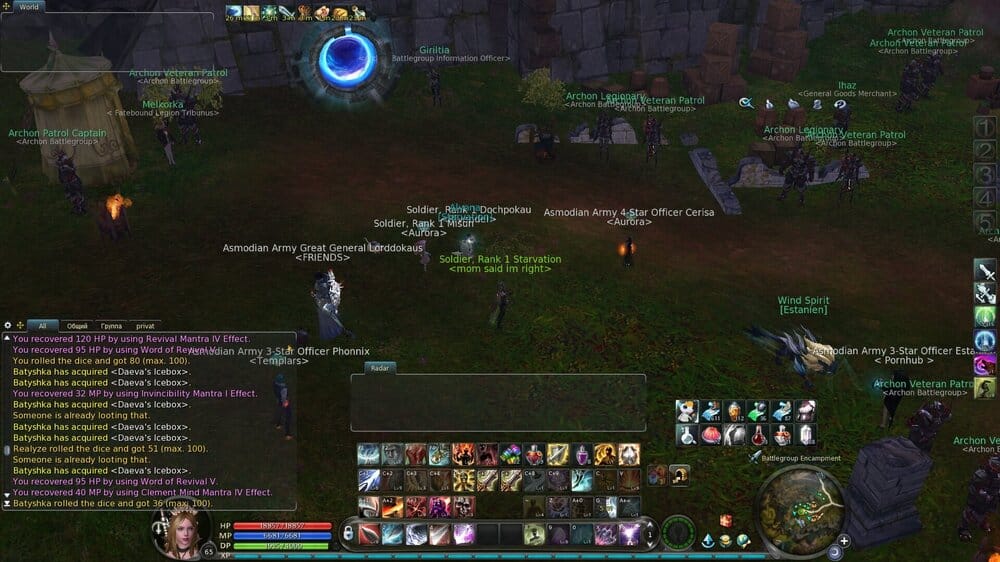The height and width of the screenshot is (562, 1000).
Task: Use the pink seashell item in quickbar
Action: coord(711,435)
